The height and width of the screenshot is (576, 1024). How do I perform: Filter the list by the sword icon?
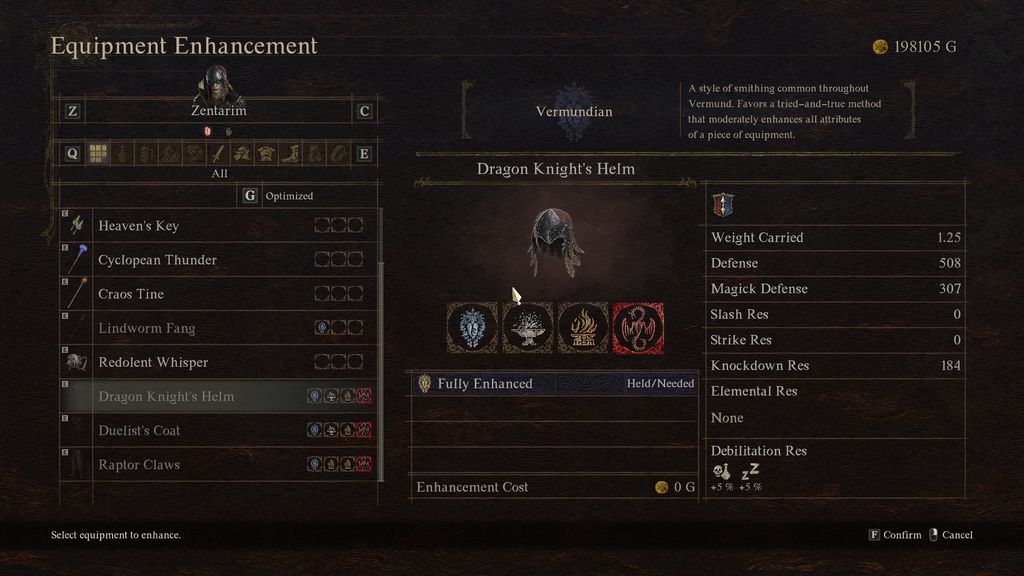click(x=218, y=153)
